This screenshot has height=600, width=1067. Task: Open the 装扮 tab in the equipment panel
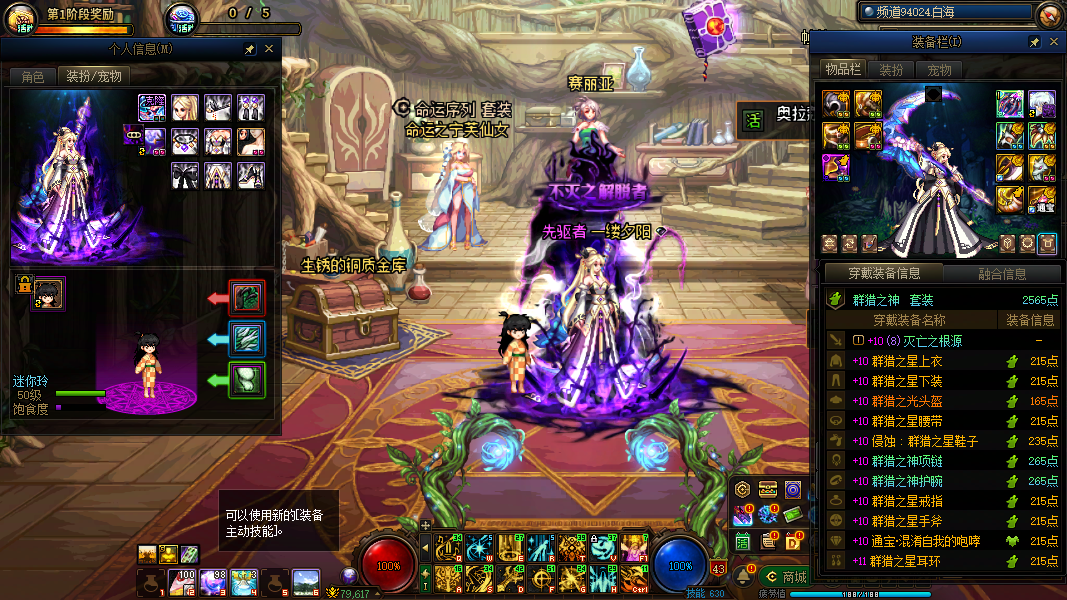890,70
